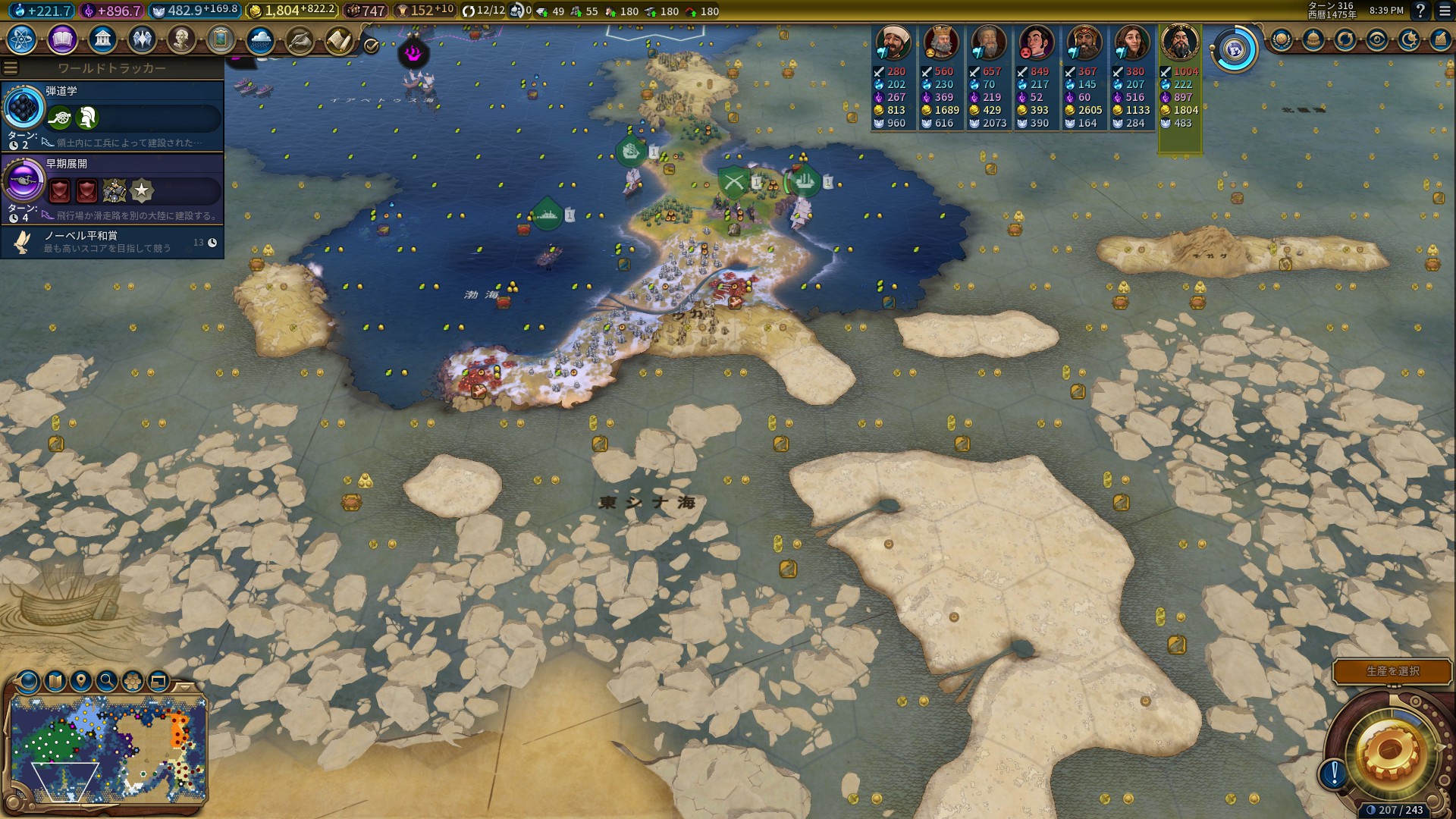
Task: Select the 早期展開 civic tracker entry
Action: pyautogui.click(x=114, y=188)
